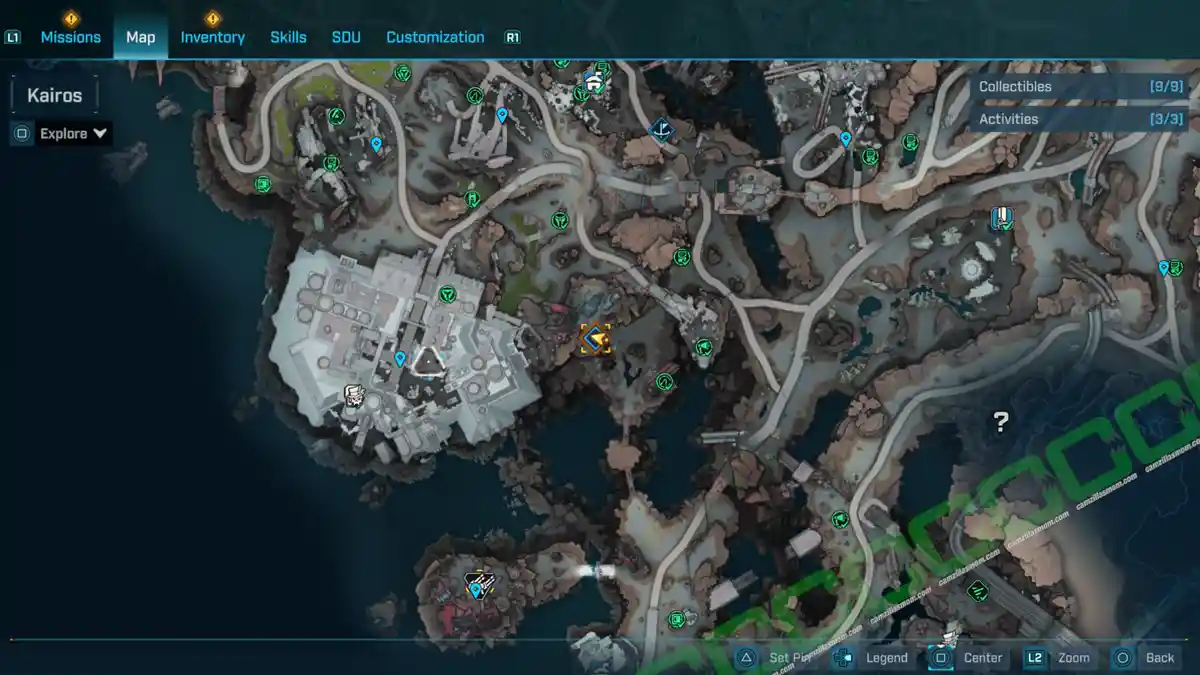
Task: Select the Map tab
Action: [140, 37]
